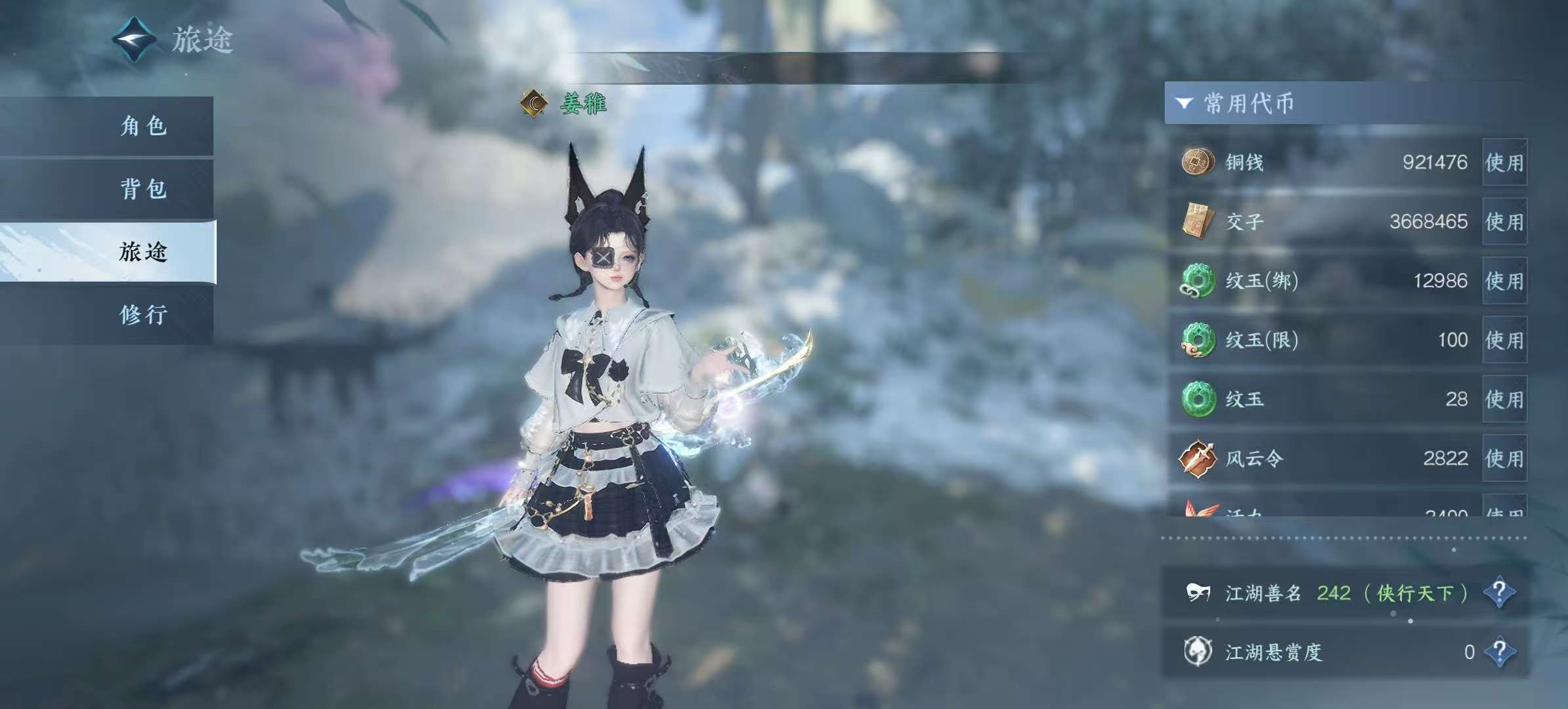The height and width of the screenshot is (709, 1568).
Task: Use the 纹玉(绑) currency
Action: click(x=1504, y=281)
